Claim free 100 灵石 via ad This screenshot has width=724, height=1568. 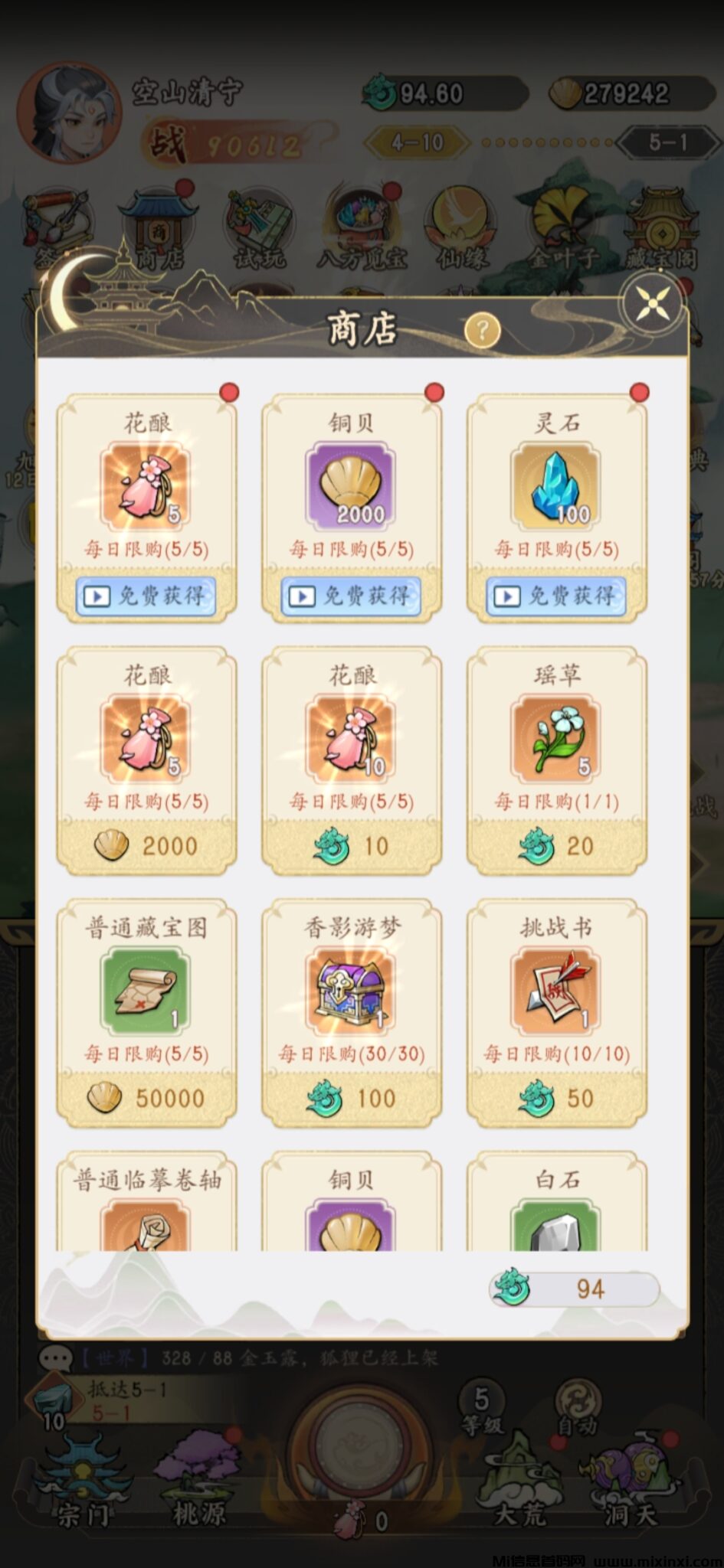click(556, 596)
